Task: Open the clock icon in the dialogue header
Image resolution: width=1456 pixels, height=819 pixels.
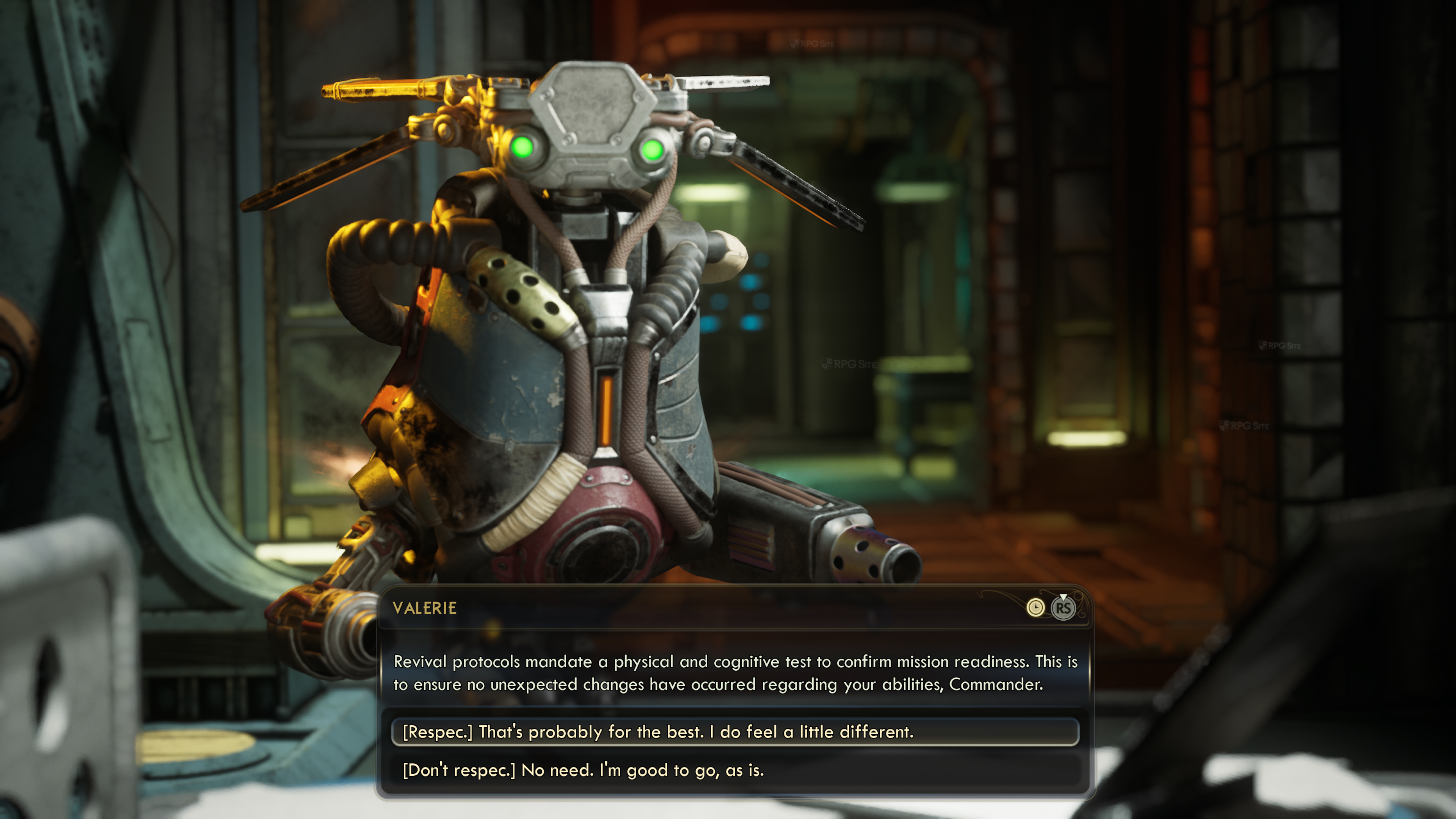Action: click(1035, 607)
